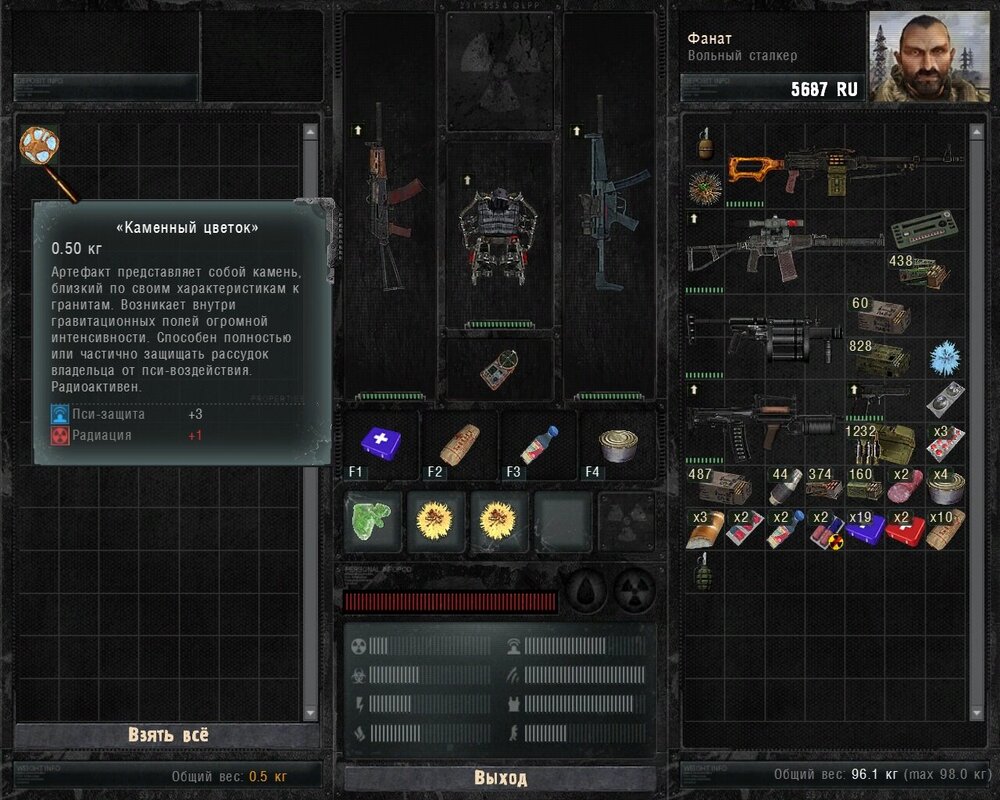
Task: Select the sausage stack marked x2
Action: pos(905,486)
